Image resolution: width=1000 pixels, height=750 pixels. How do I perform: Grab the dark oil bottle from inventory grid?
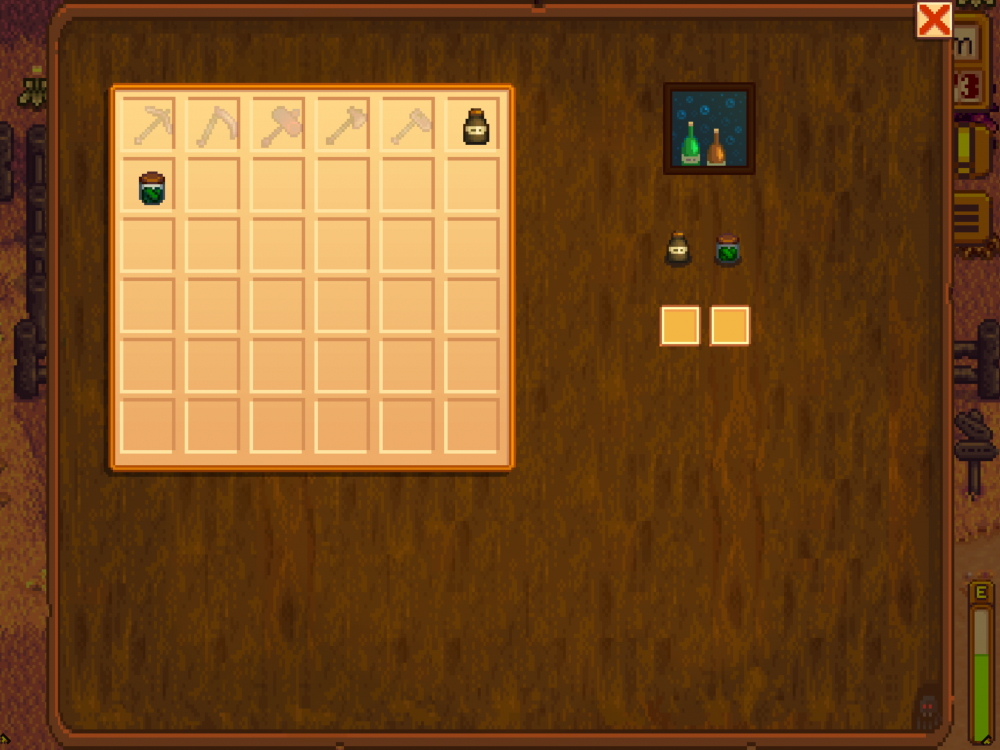click(x=472, y=125)
